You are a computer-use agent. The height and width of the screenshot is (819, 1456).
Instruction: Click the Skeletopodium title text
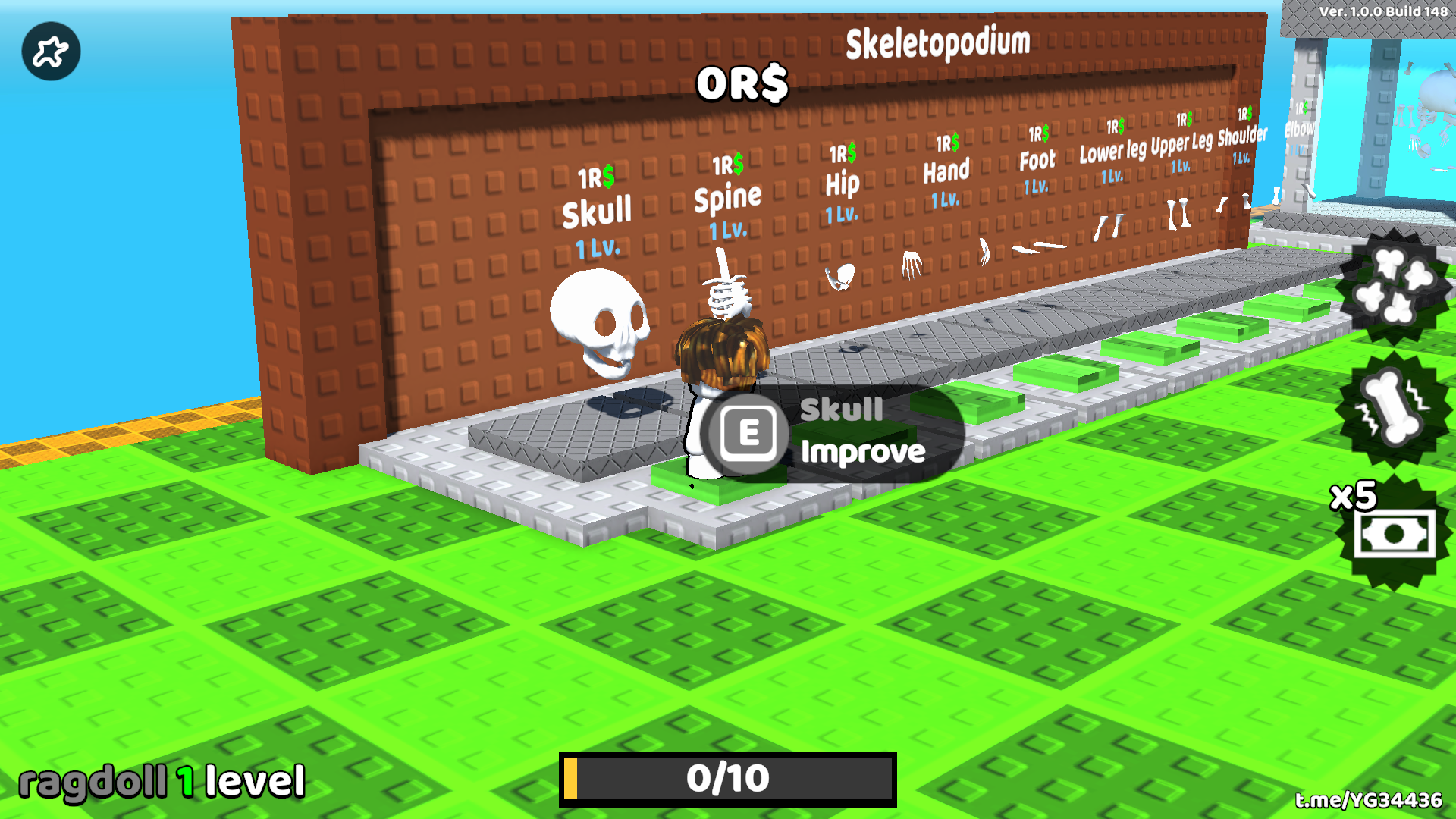click(938, 41)
